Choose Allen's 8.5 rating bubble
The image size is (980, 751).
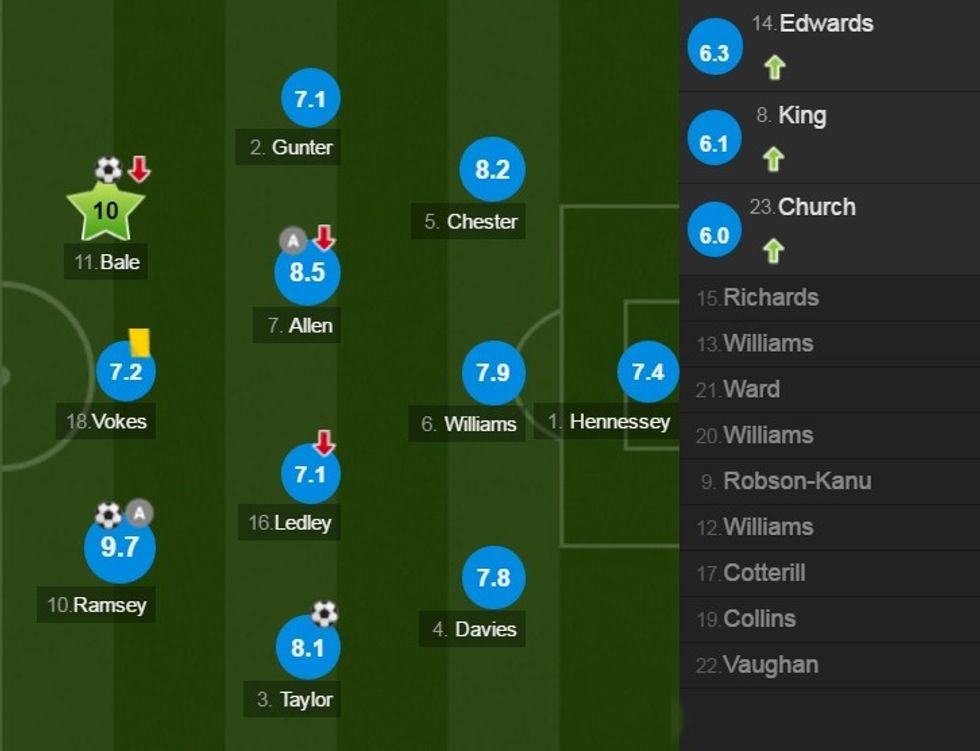tap(307, 272)
